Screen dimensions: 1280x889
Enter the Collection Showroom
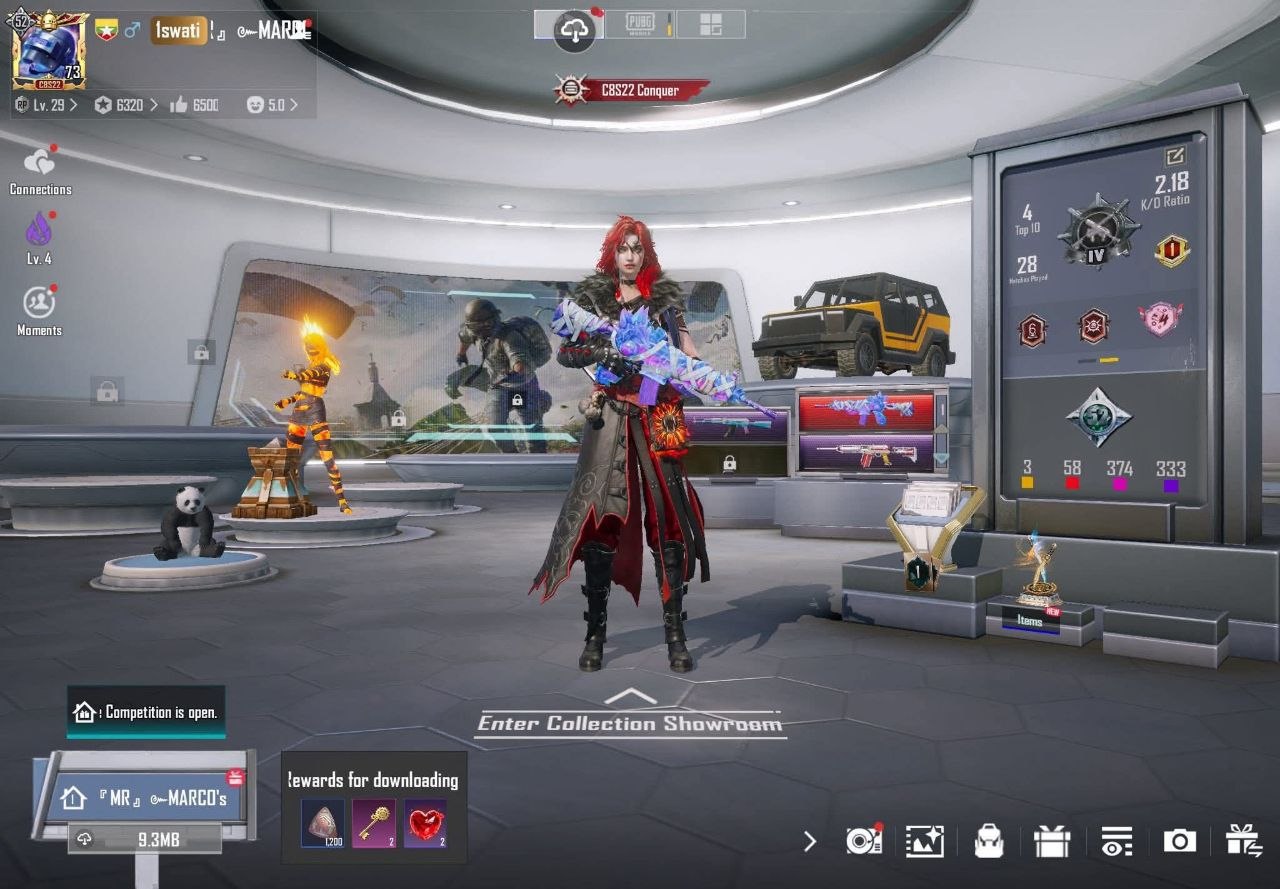[x=630, y=722]
